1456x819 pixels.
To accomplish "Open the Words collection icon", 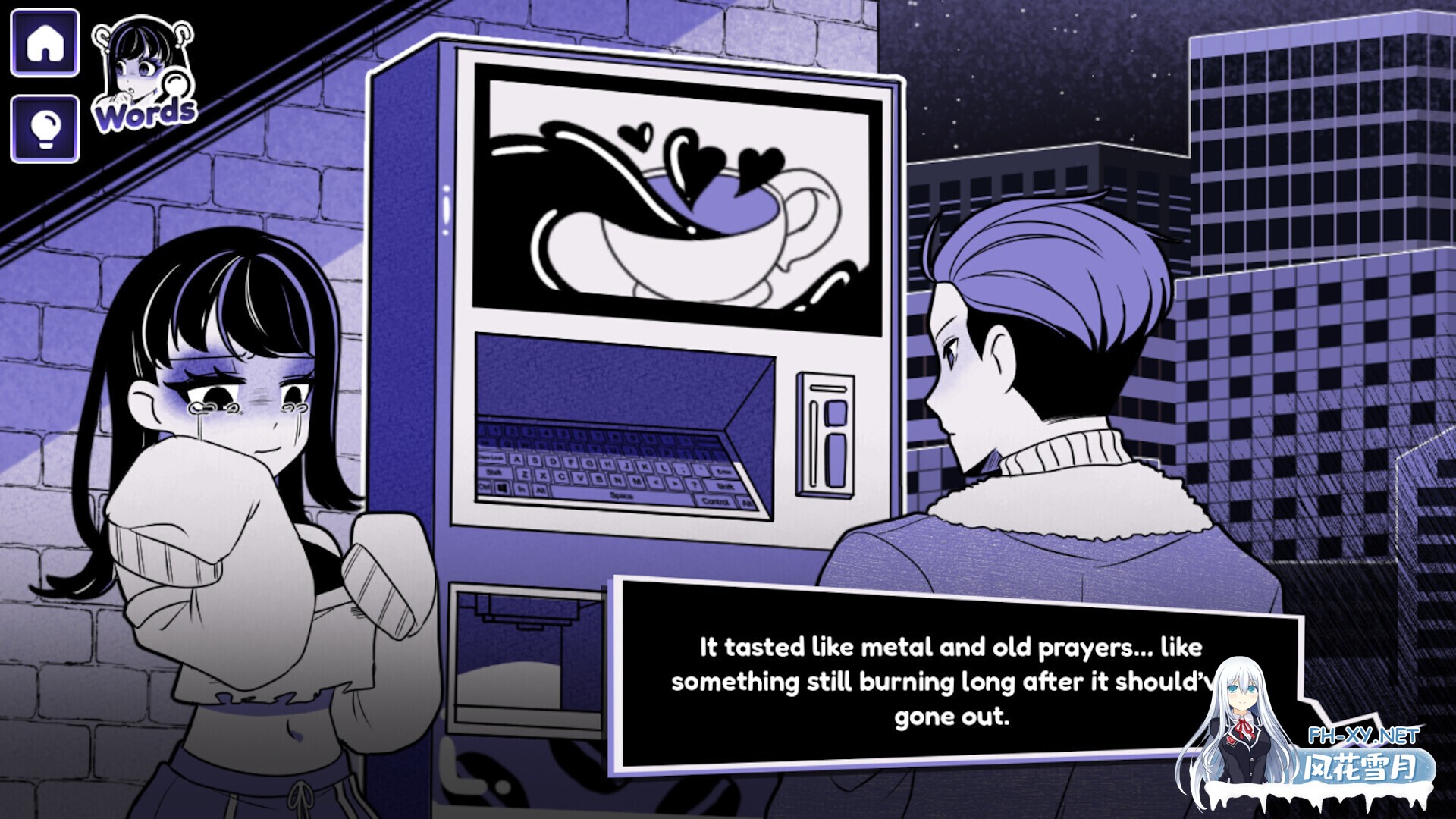I will click(144, 76).
